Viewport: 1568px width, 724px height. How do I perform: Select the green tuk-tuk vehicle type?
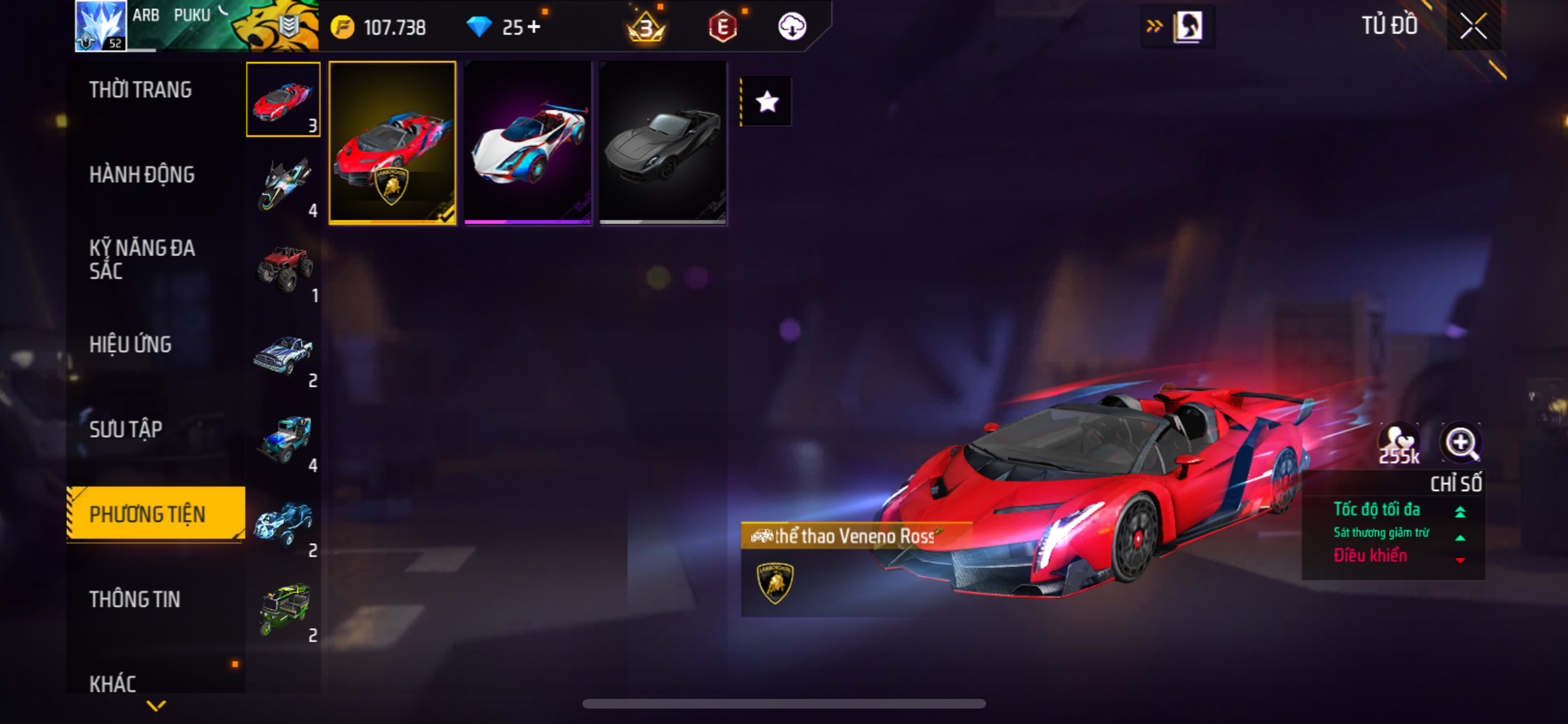click(284, 608)
